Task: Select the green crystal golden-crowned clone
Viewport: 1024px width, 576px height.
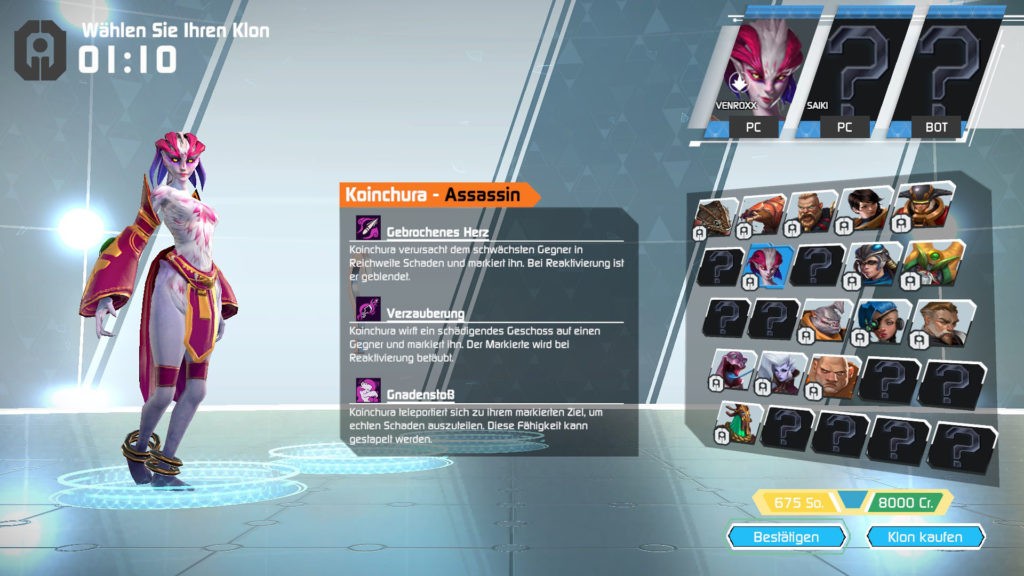Action: tap(738, 423)
